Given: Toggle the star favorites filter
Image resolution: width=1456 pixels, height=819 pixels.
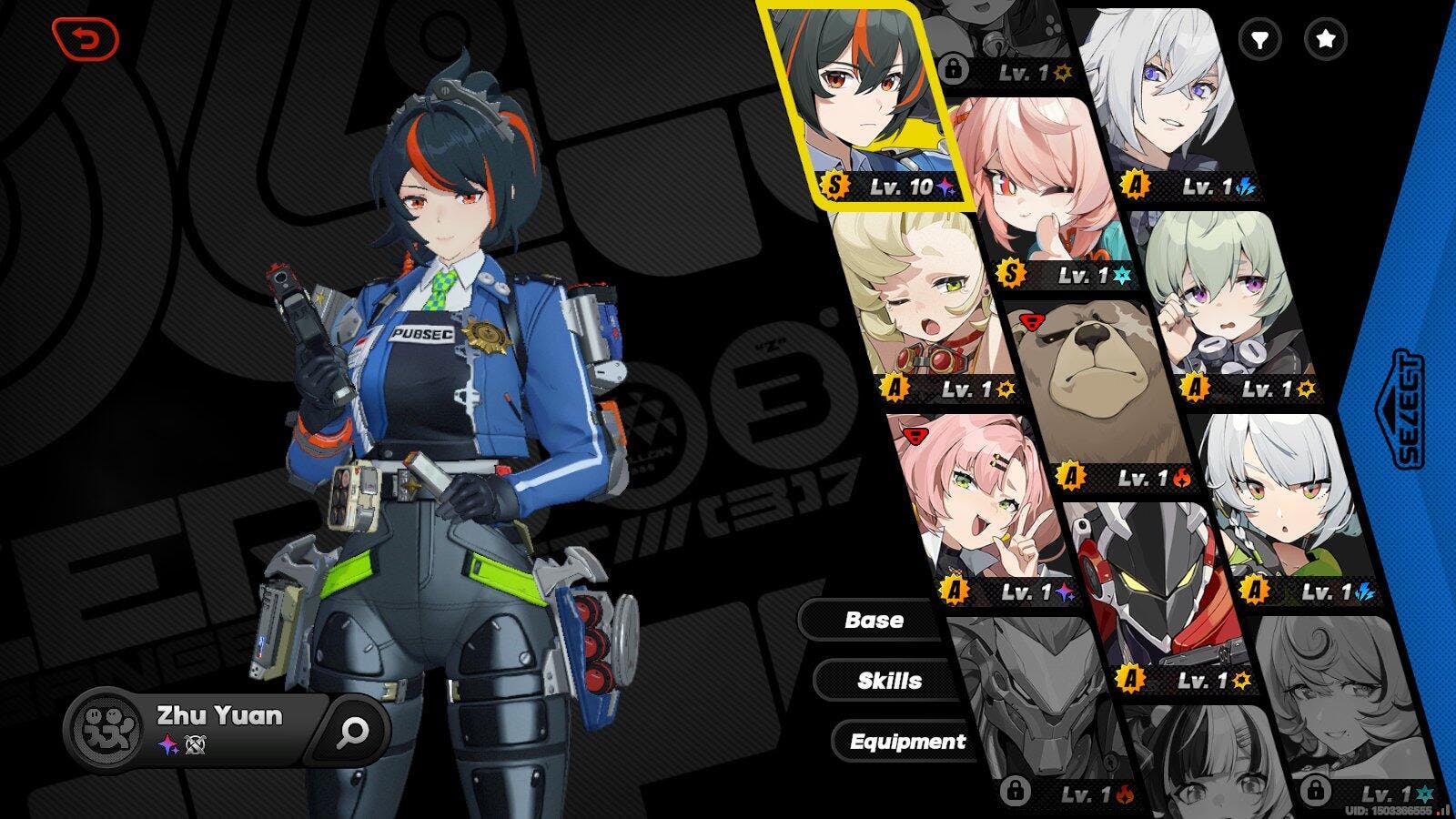Looking at the screenshot, I should point(1325,39).
